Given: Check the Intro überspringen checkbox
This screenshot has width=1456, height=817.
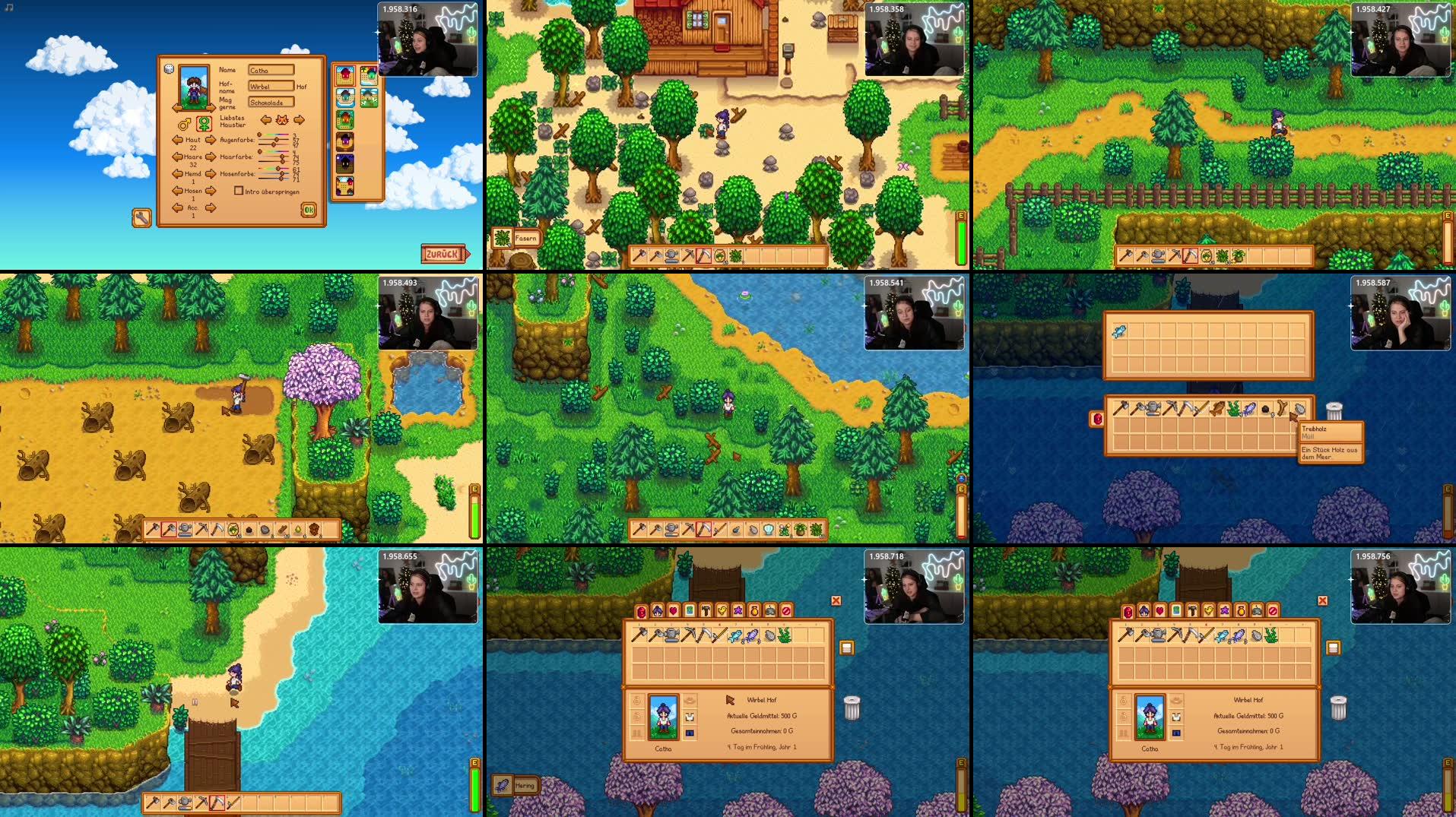Looking at the screenshot, I should click(x=238, y=192).
